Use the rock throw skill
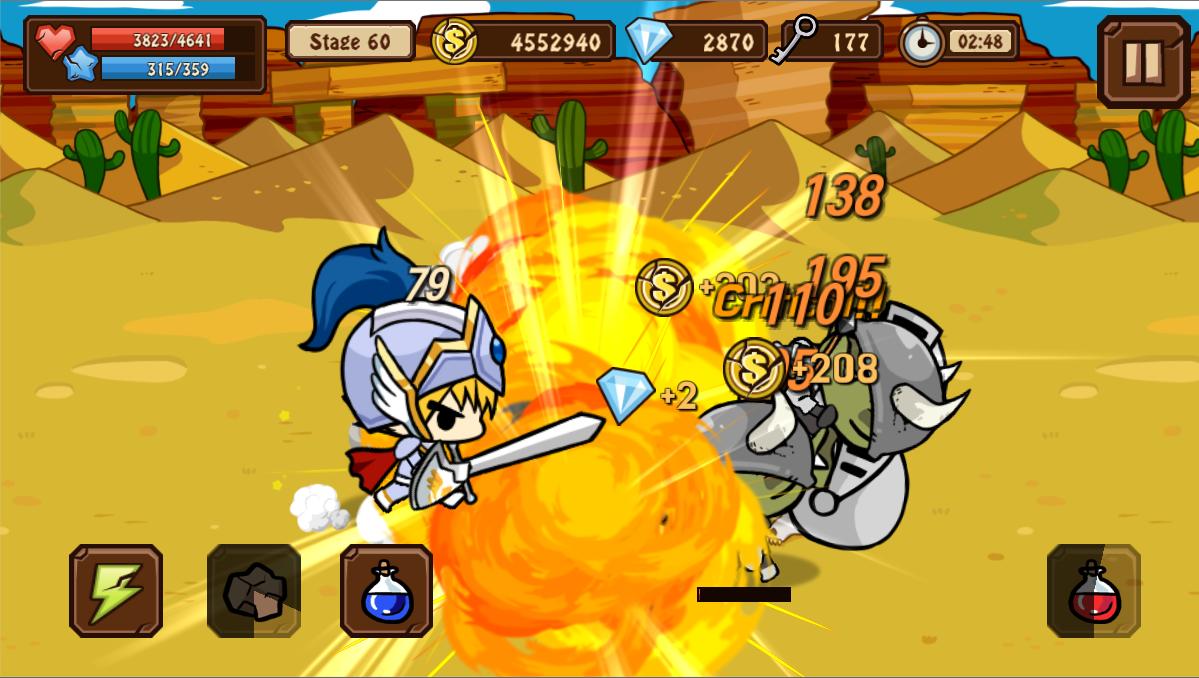 click(254, 591)
